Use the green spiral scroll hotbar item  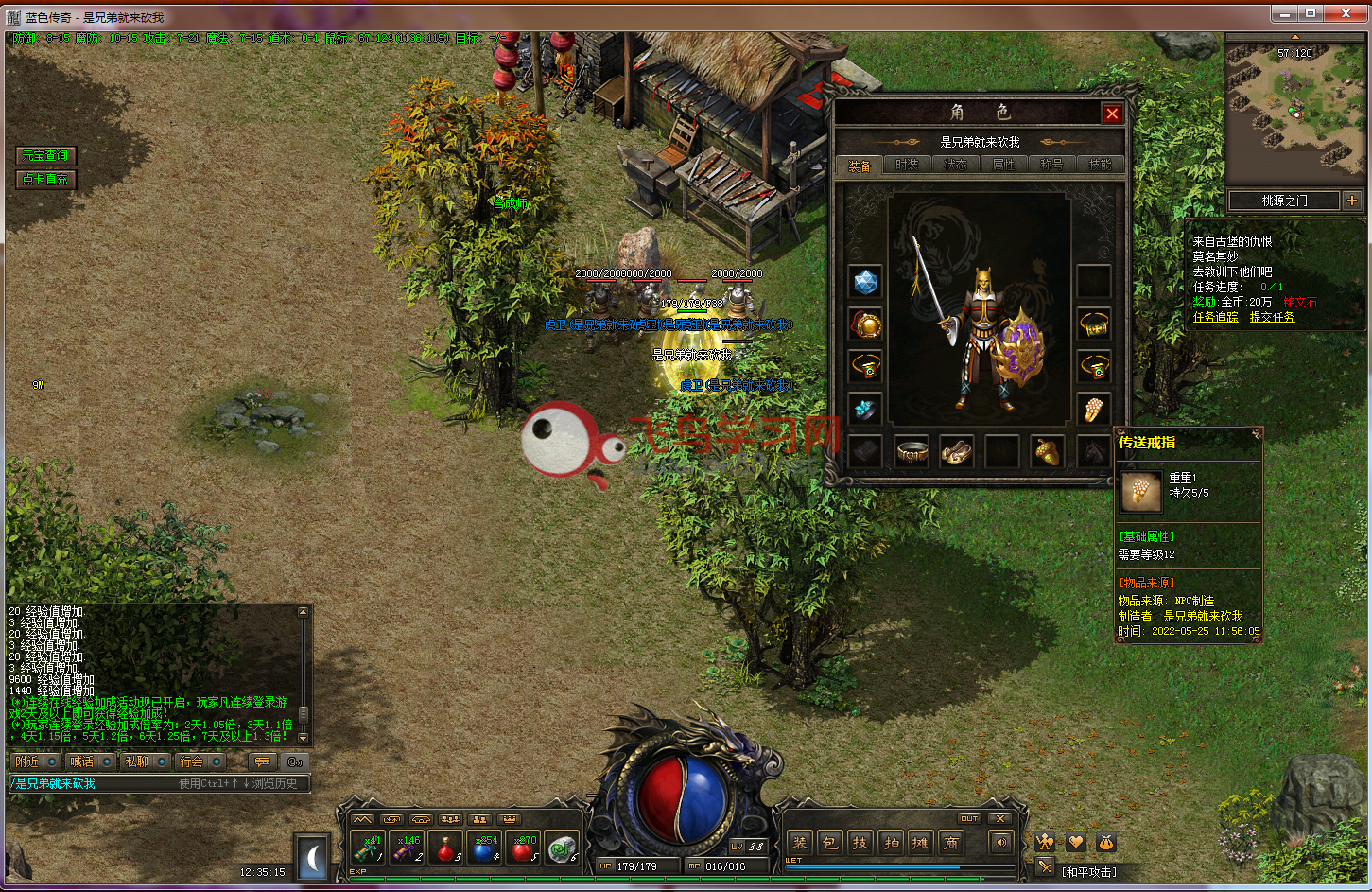pyautogui.click(x=563, y=848)
